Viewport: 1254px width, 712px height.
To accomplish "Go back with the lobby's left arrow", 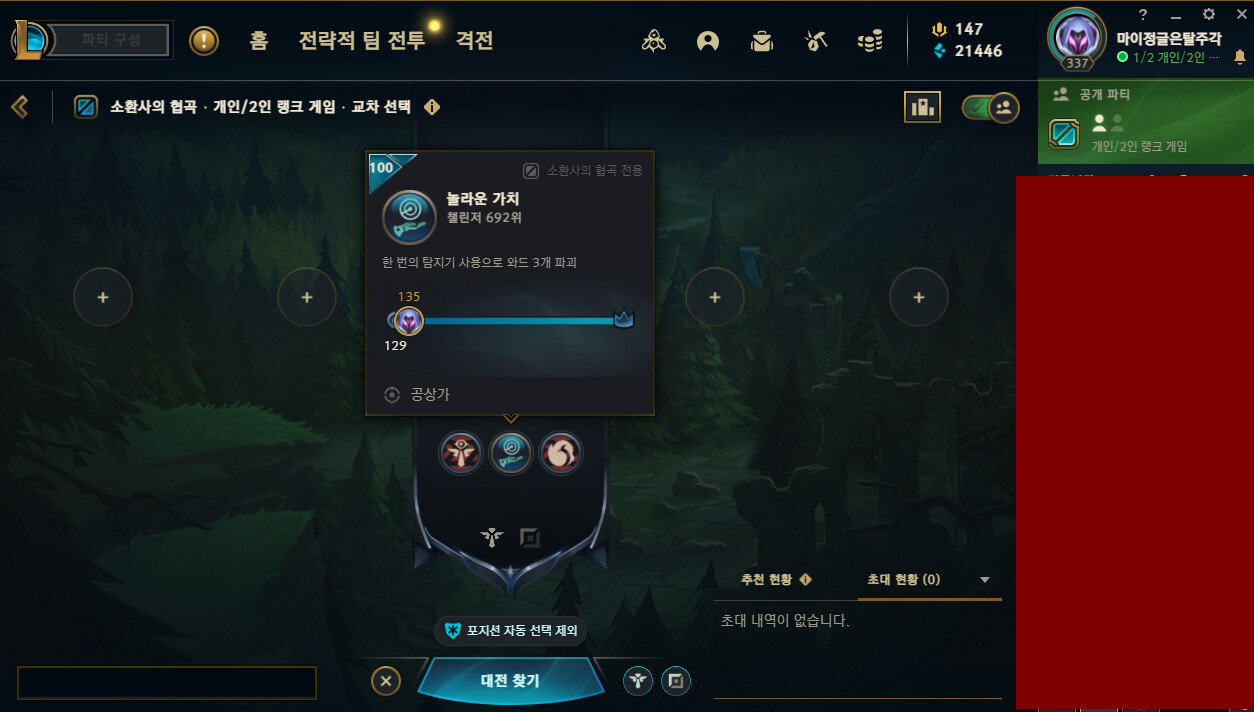I will [x=19, y=106].
